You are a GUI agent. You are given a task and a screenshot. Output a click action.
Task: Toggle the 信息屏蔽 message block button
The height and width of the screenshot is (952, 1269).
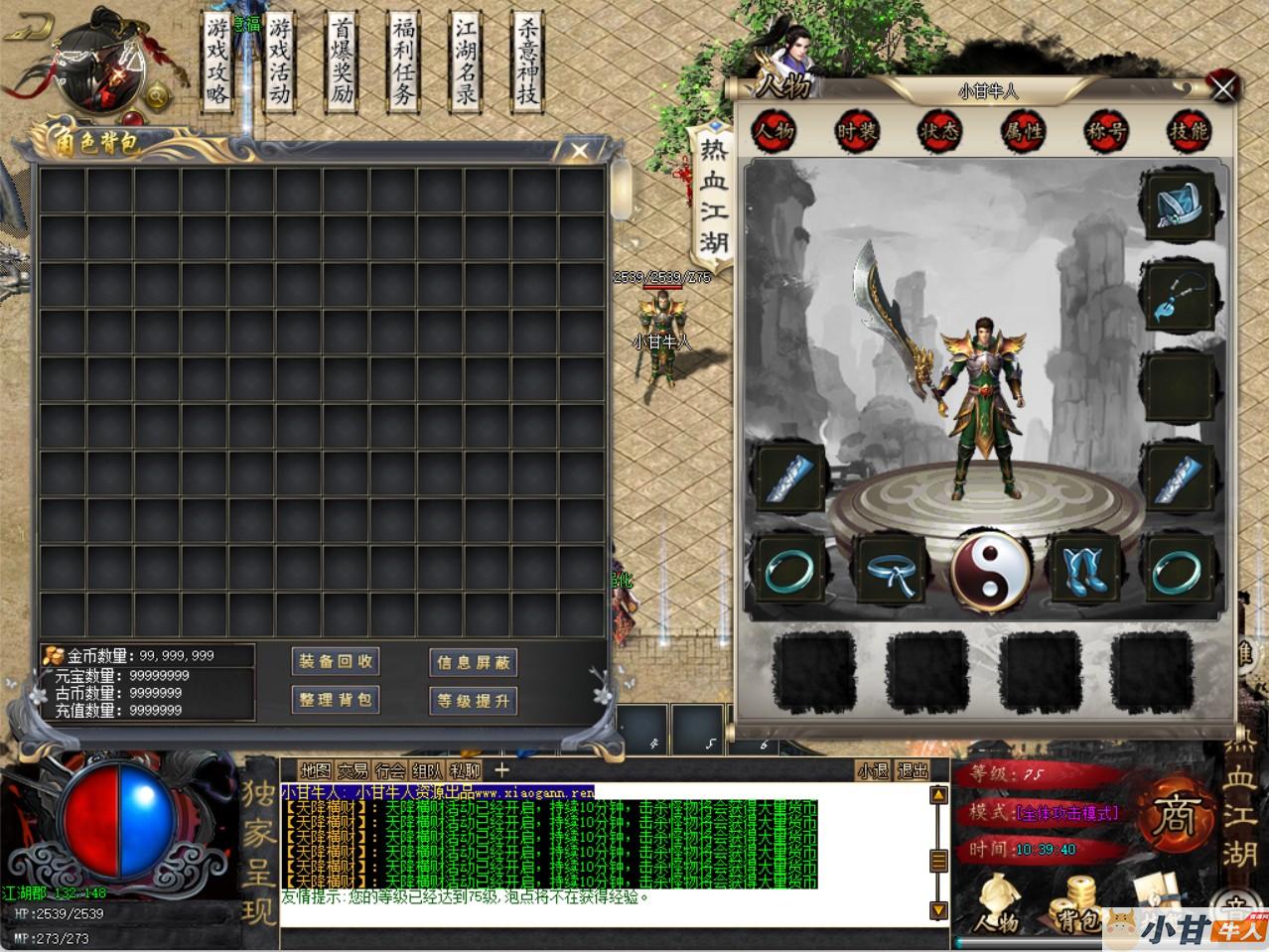pos(474,662)
